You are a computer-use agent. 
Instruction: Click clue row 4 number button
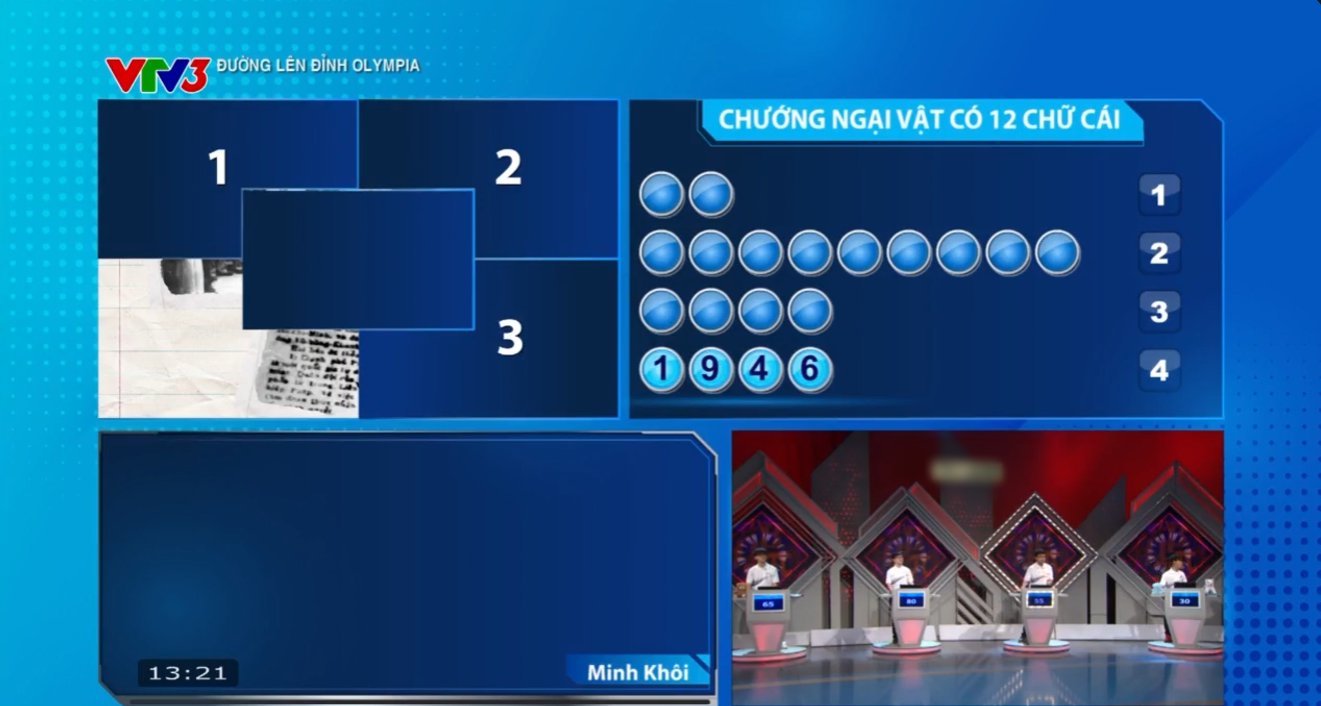1159,371
